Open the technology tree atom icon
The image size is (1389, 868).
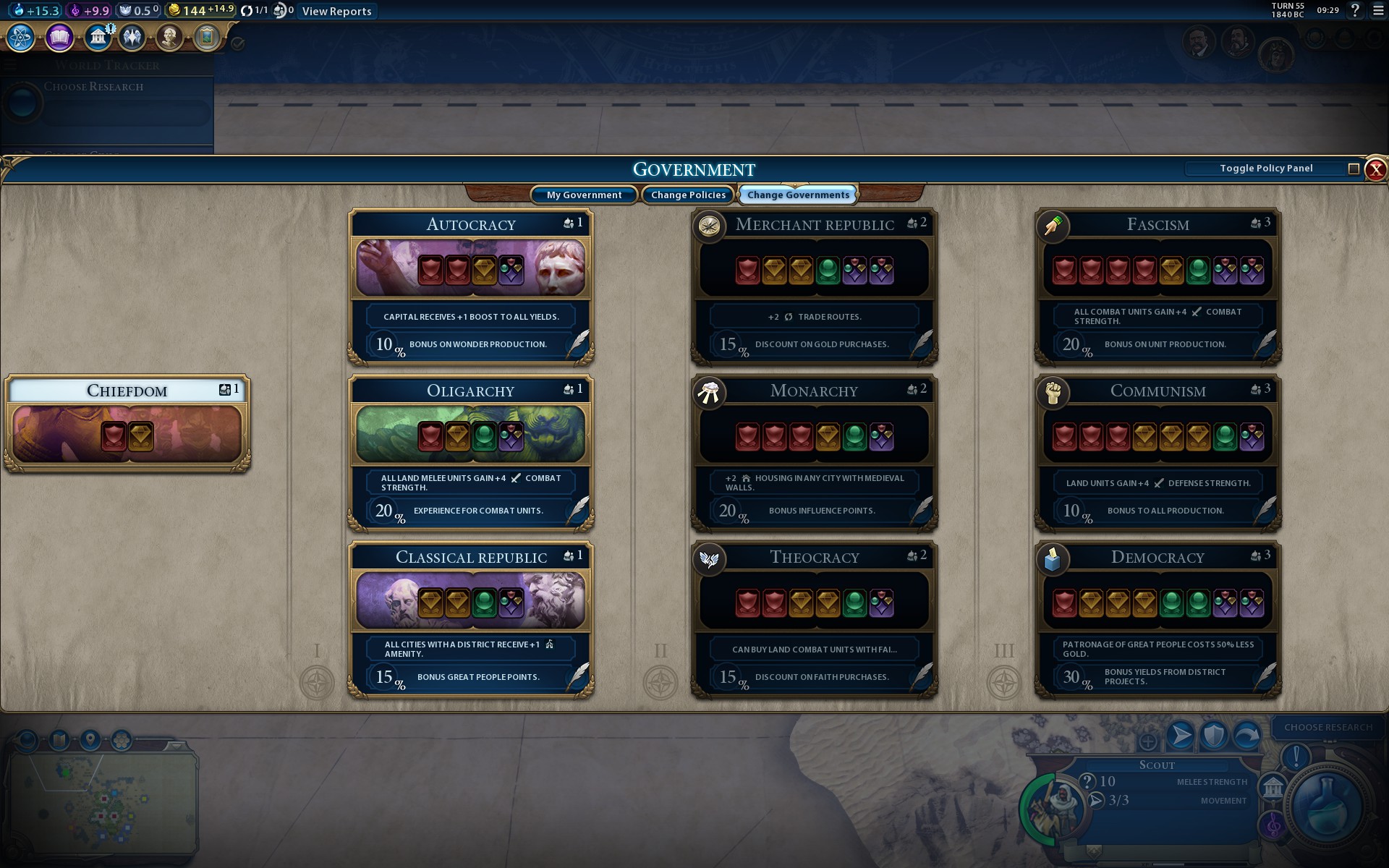pyautogui.click(x=21, y=37)
